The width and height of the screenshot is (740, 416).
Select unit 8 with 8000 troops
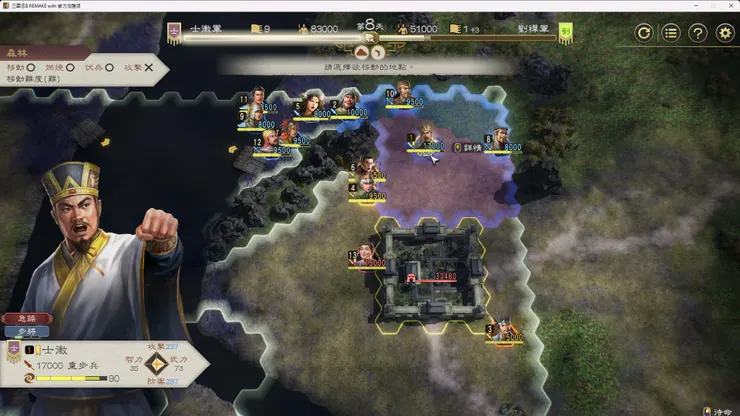[x=499, y=139]
